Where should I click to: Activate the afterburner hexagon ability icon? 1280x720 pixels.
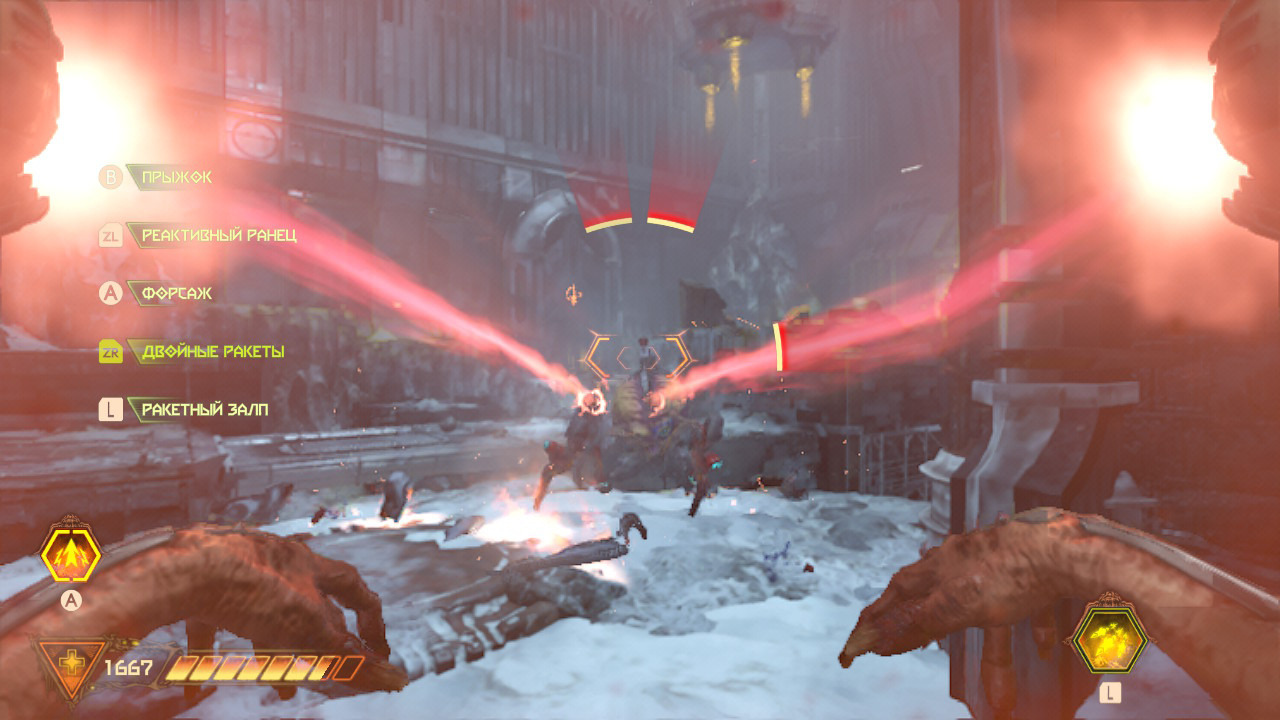[x=70, y=554]
